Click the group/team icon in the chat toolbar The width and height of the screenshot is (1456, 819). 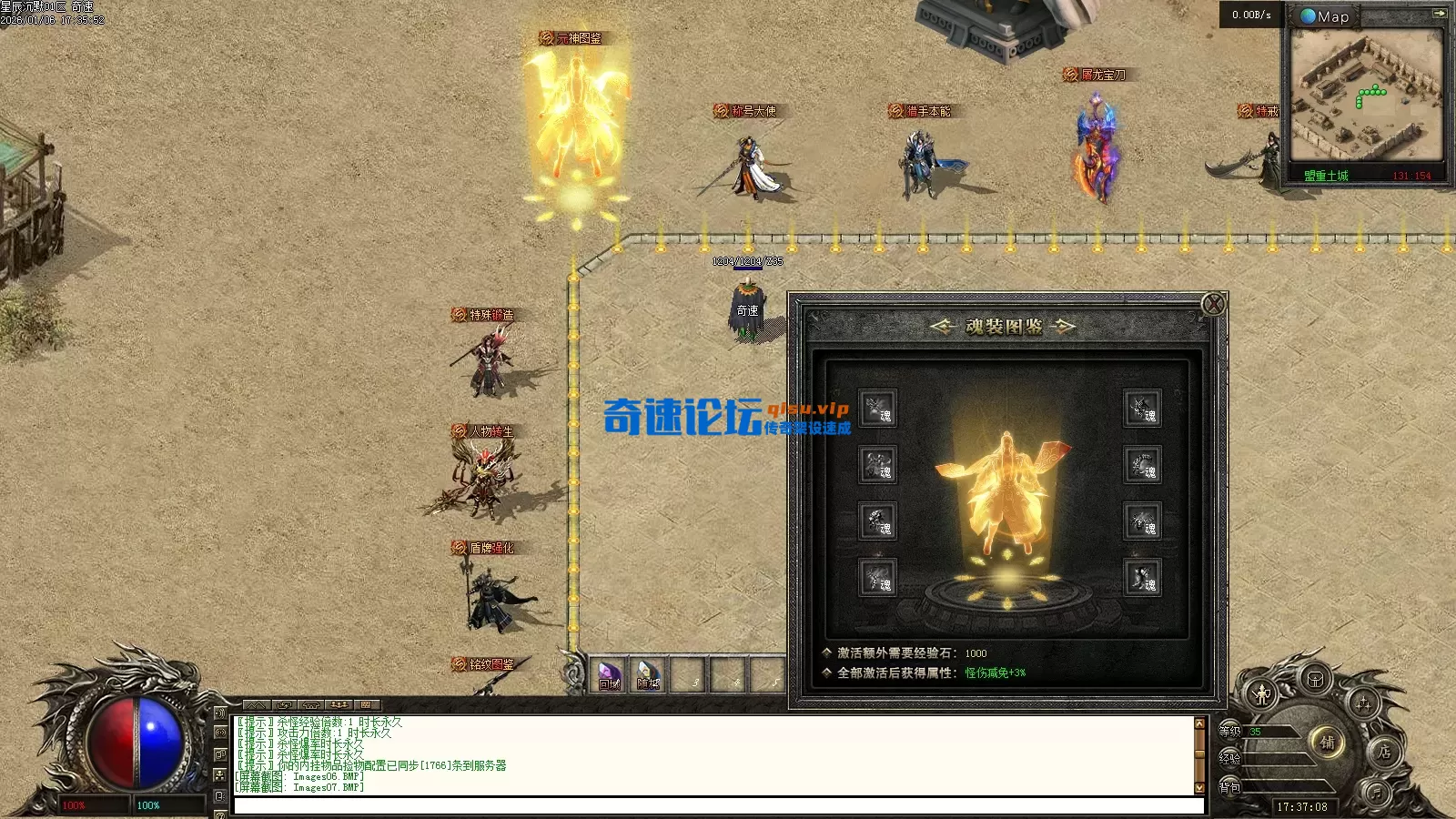(339, 705)
